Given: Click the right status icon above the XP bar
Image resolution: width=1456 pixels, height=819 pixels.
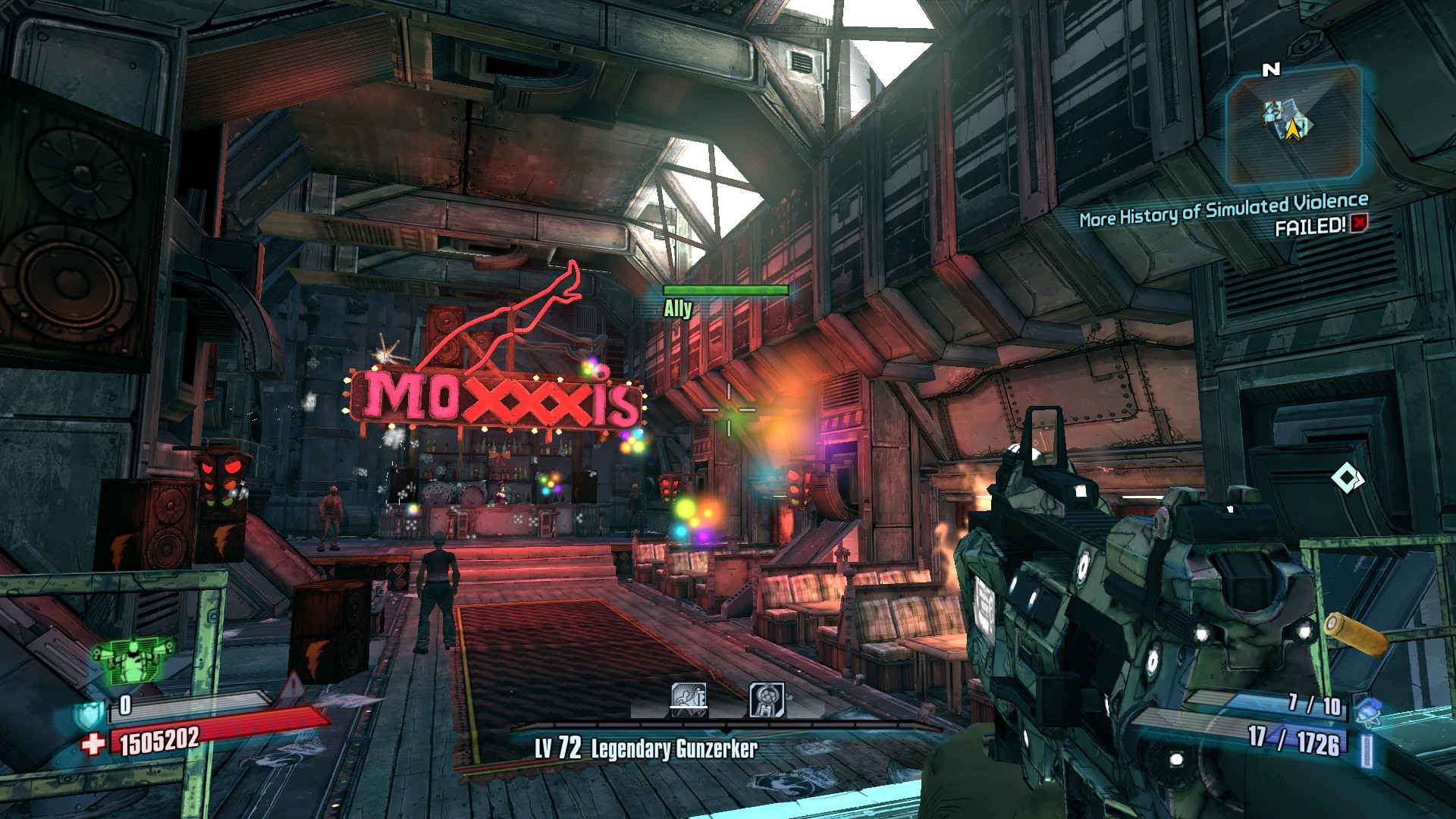Looking at the screenshot, I should click(x=767, y=699).
